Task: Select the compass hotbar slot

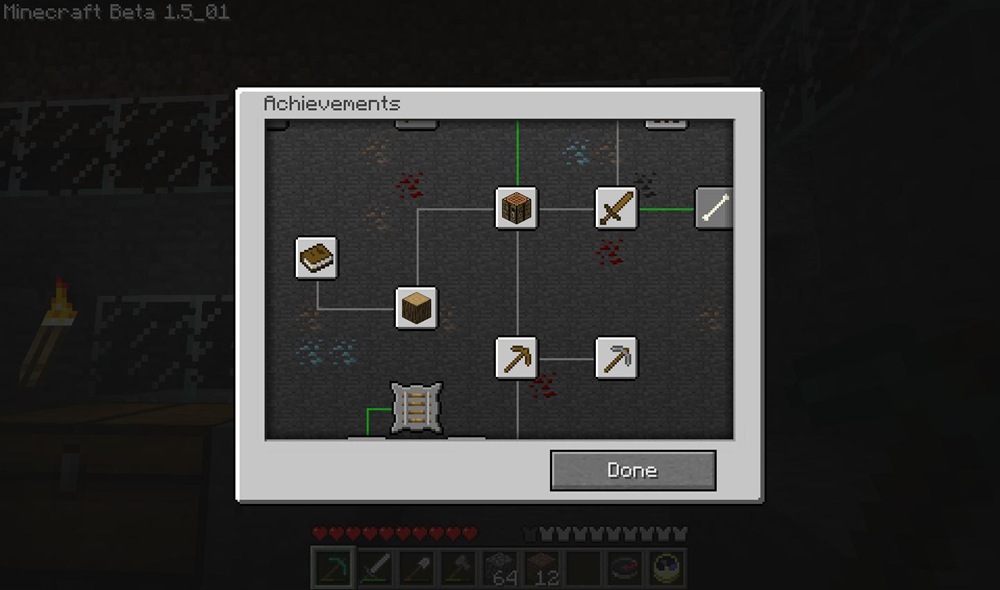Action: tap(626, 568)
